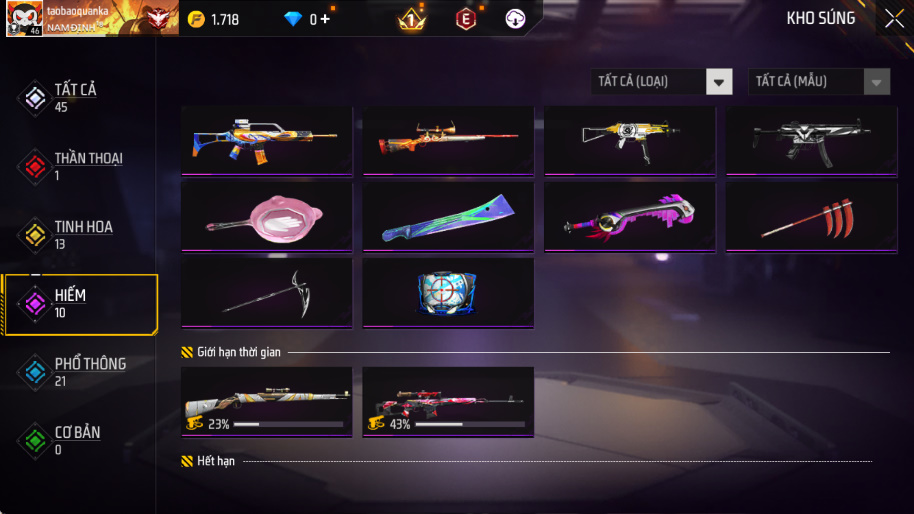Select the time-limited rifle at 23%

[267, 402]
